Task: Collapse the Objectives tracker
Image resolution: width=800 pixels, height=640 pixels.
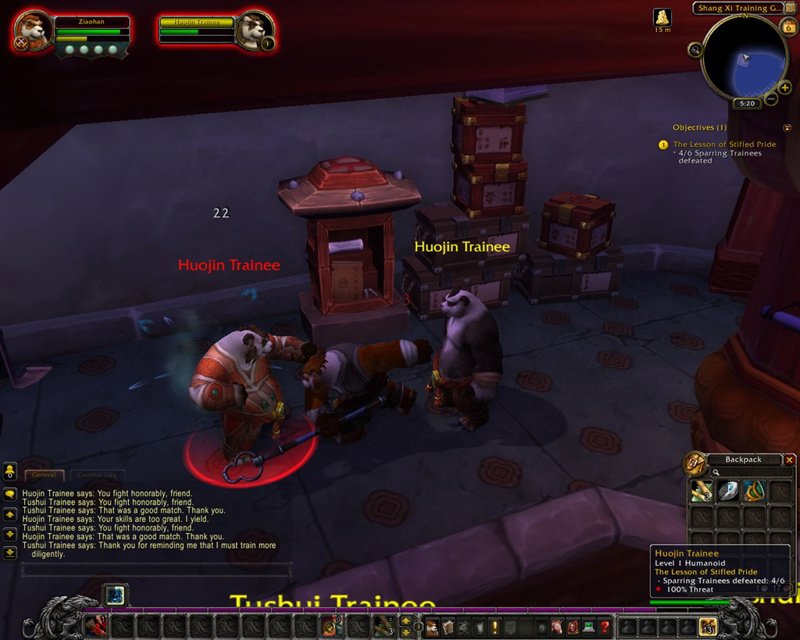Action: click(787, 128)
